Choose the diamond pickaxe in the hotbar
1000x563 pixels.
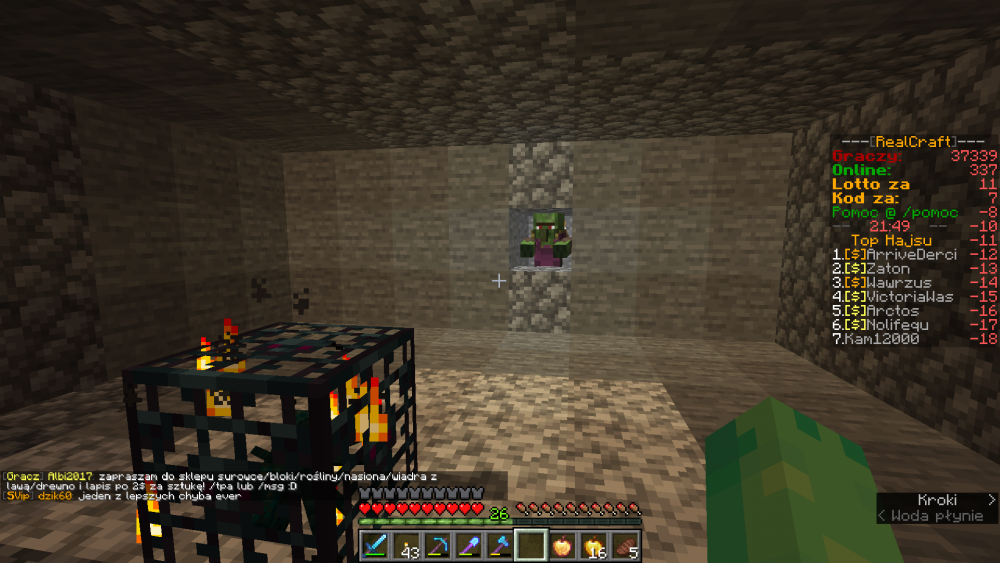point(437,545)
